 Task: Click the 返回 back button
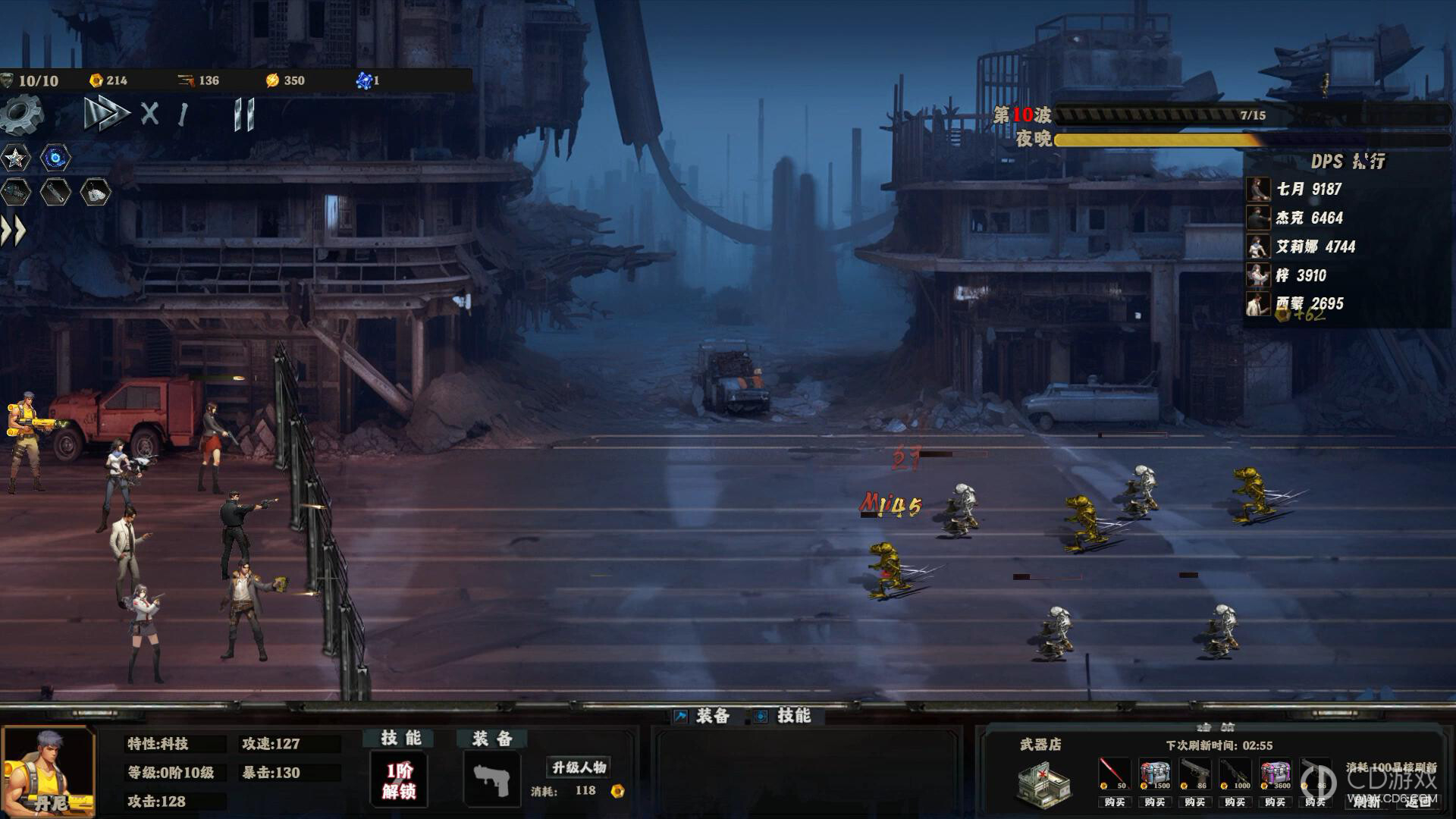pos(1418,801)
